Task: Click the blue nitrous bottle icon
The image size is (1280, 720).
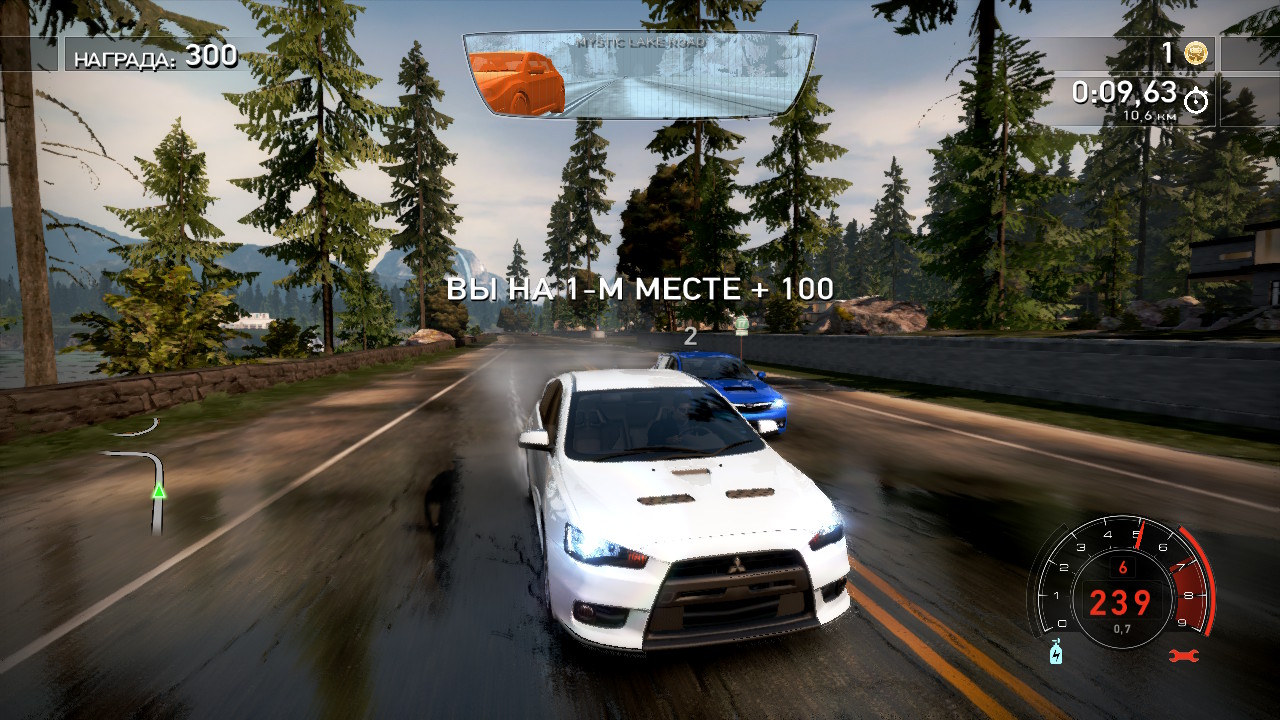Action: tap(1056, 652)
